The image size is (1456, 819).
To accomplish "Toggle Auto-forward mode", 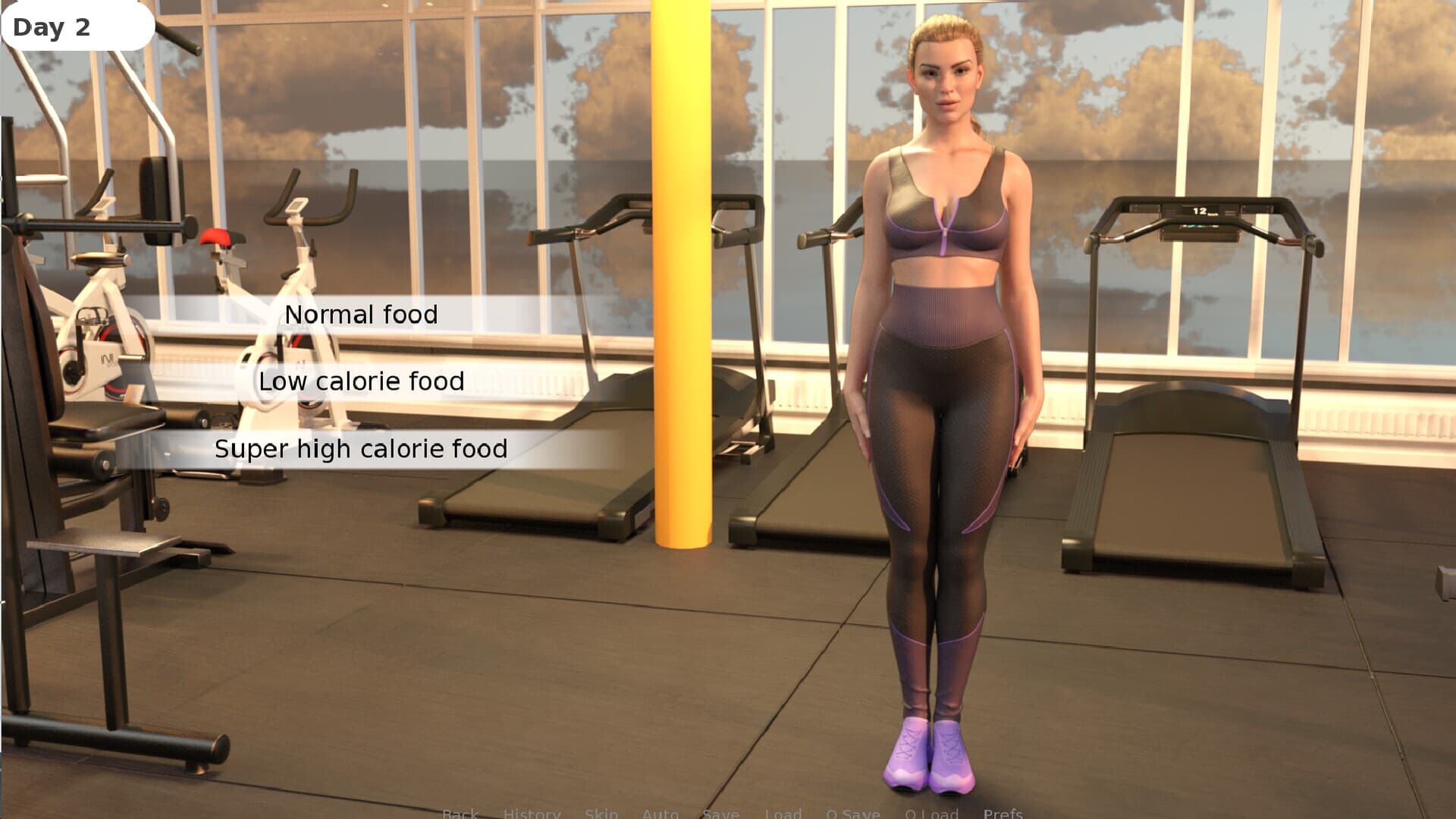I will 660,814.
